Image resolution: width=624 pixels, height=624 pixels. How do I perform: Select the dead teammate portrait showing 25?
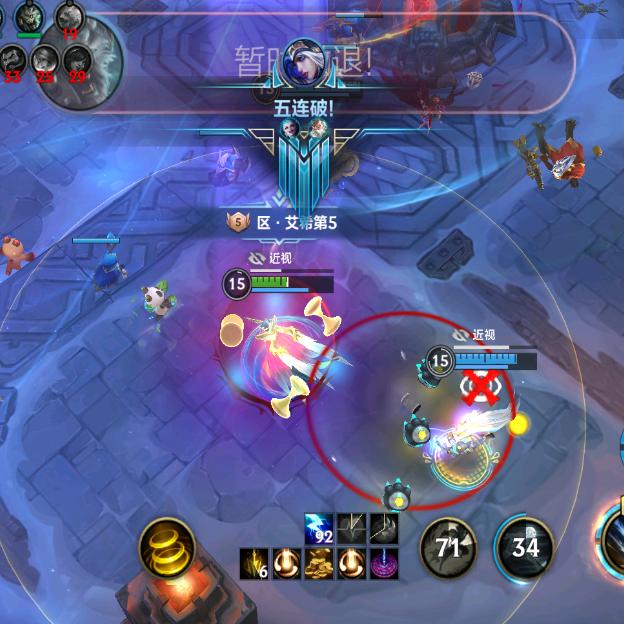tap(45, 61)
